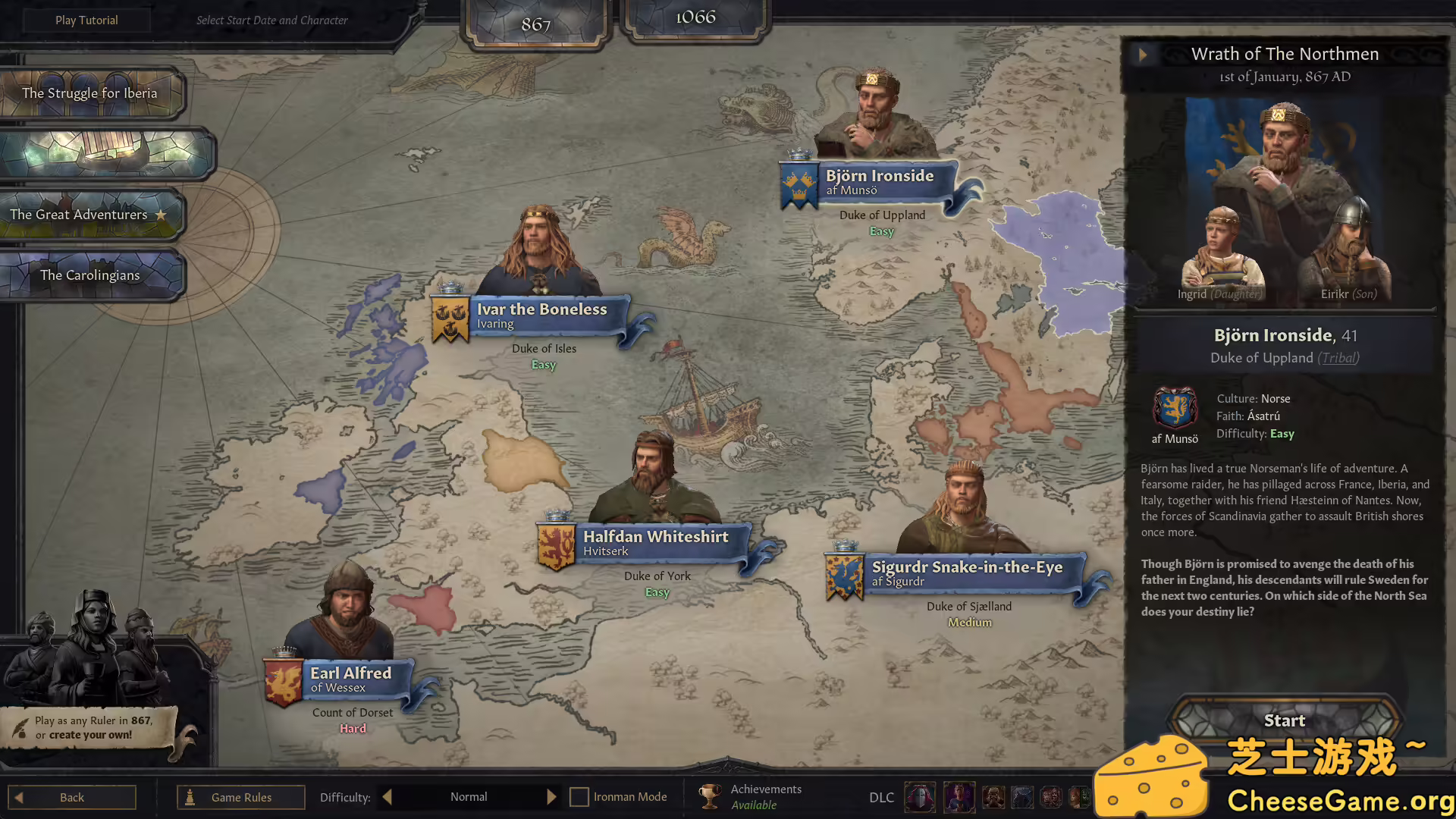Open the Game Rules window
1456x819 pixels.
click(241, 797)
